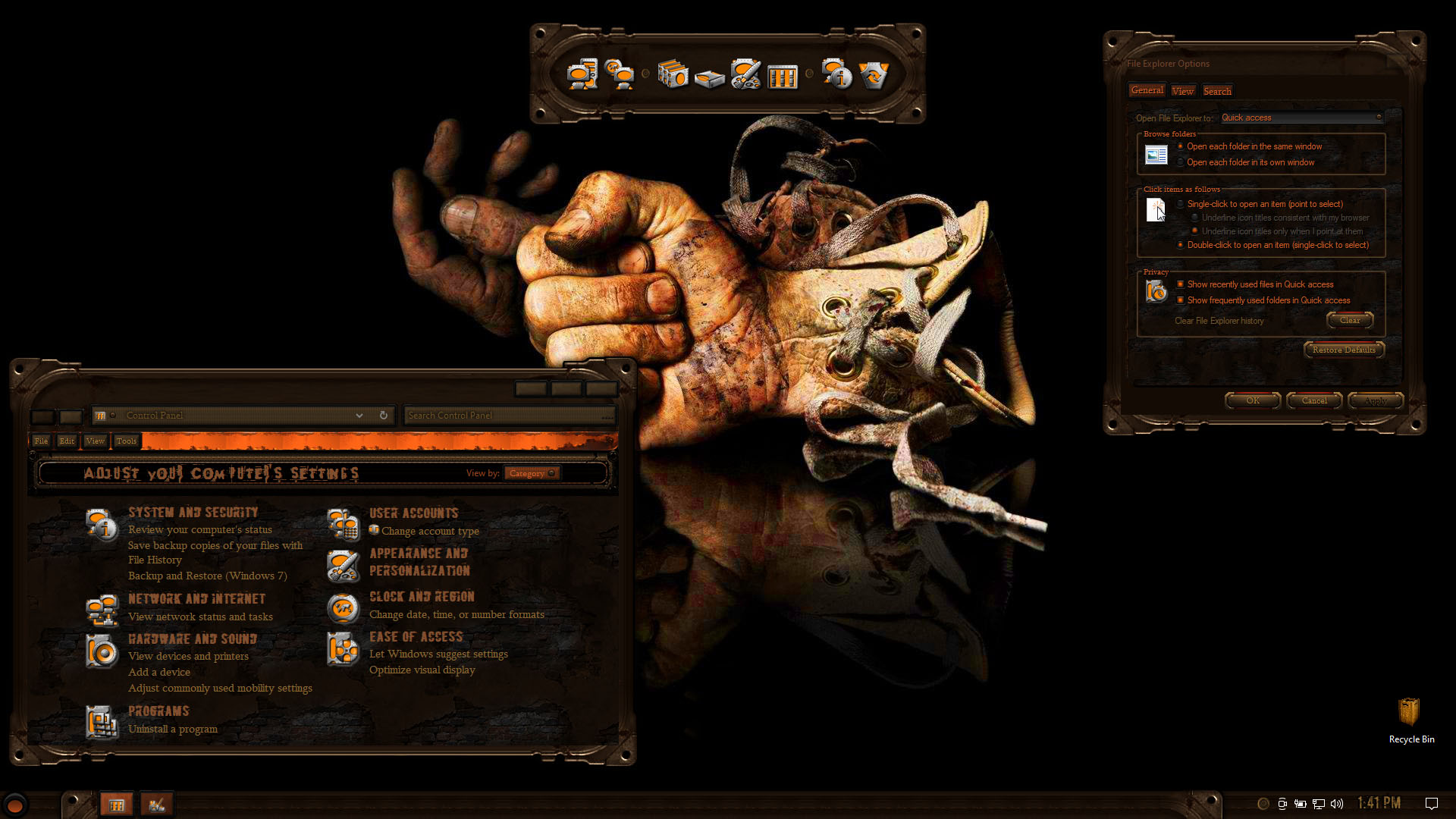Open System and Security settings
1456x819 pixels.
coord(193,513)
